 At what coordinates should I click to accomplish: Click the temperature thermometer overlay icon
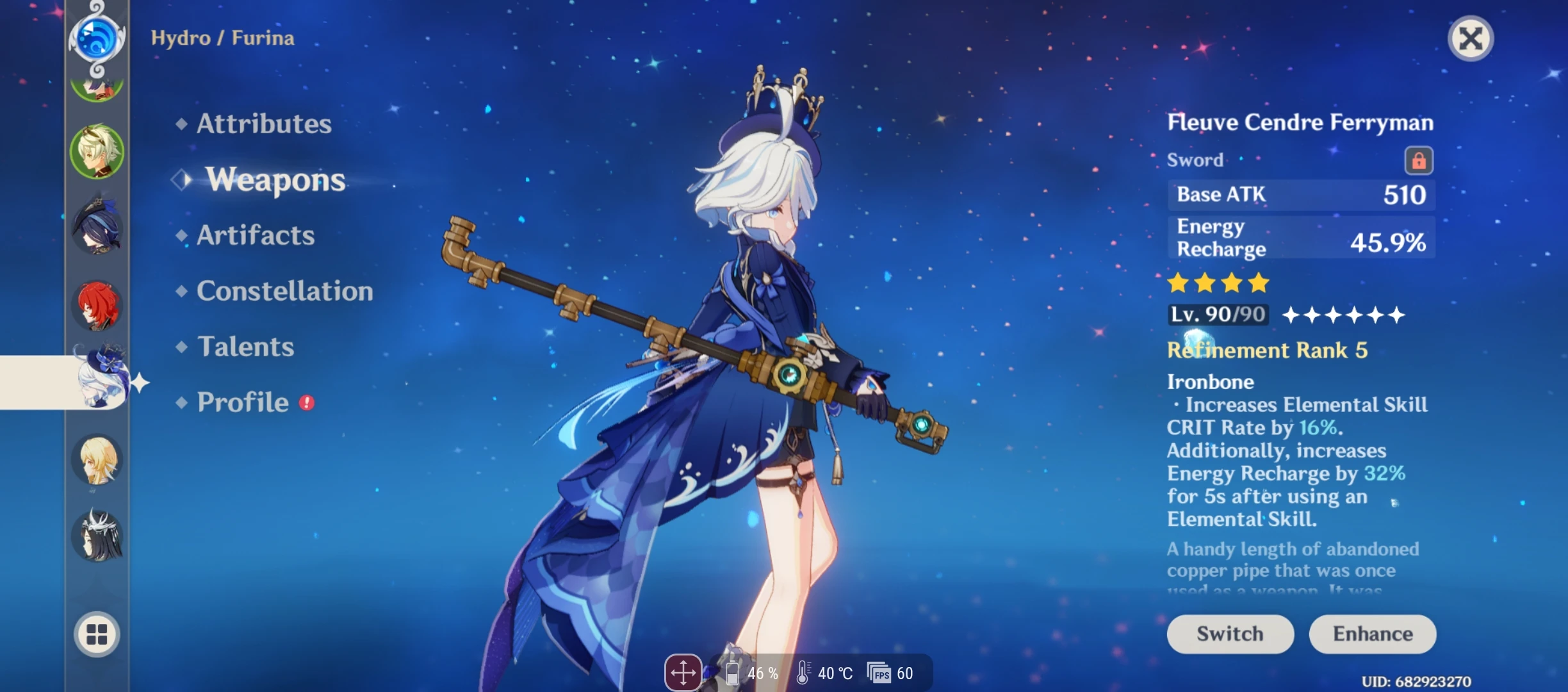click(x=803, y=673)
